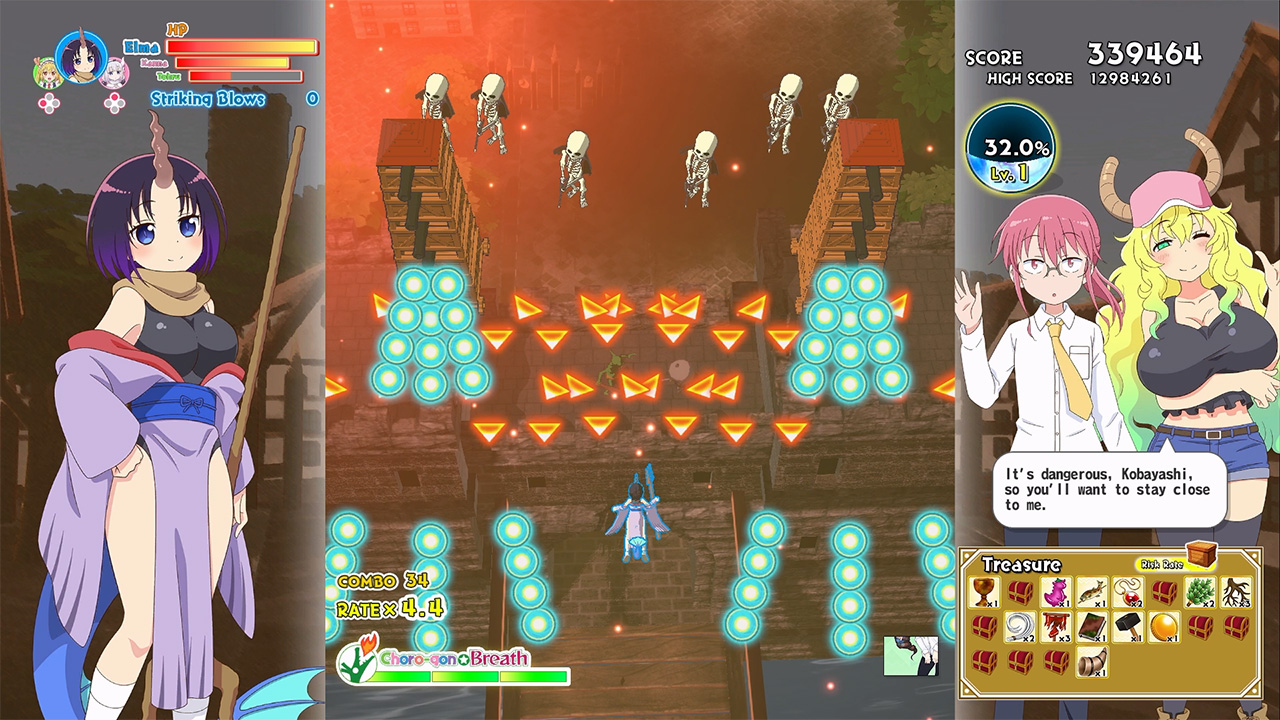
Task: Click the drinking horn treasure icon
Action: [1093, 661]
